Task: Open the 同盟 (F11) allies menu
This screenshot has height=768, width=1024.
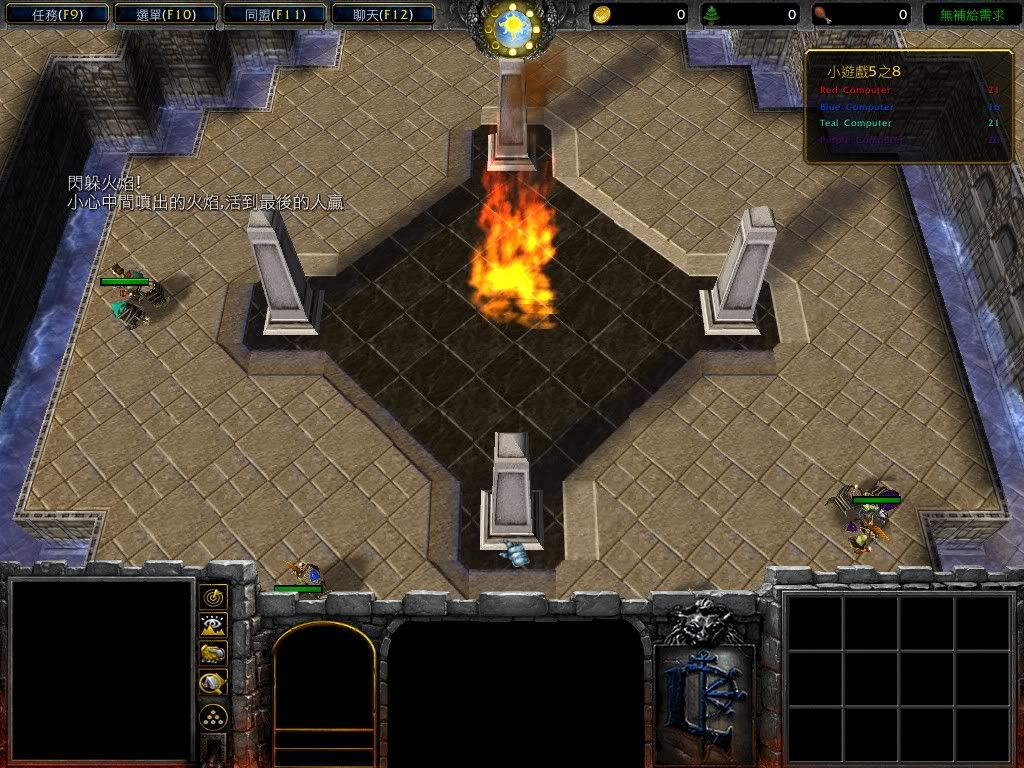Action: coord(273,15)
